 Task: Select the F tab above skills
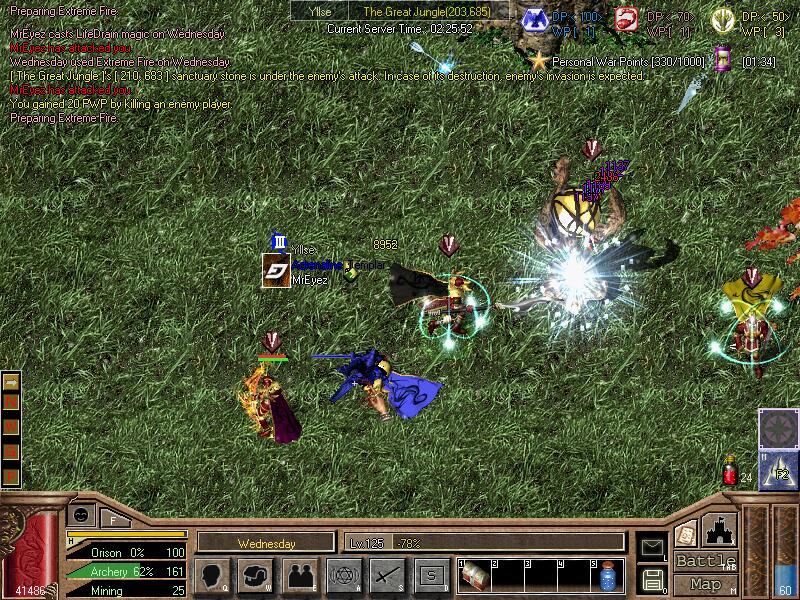click(x=113, y=519)
